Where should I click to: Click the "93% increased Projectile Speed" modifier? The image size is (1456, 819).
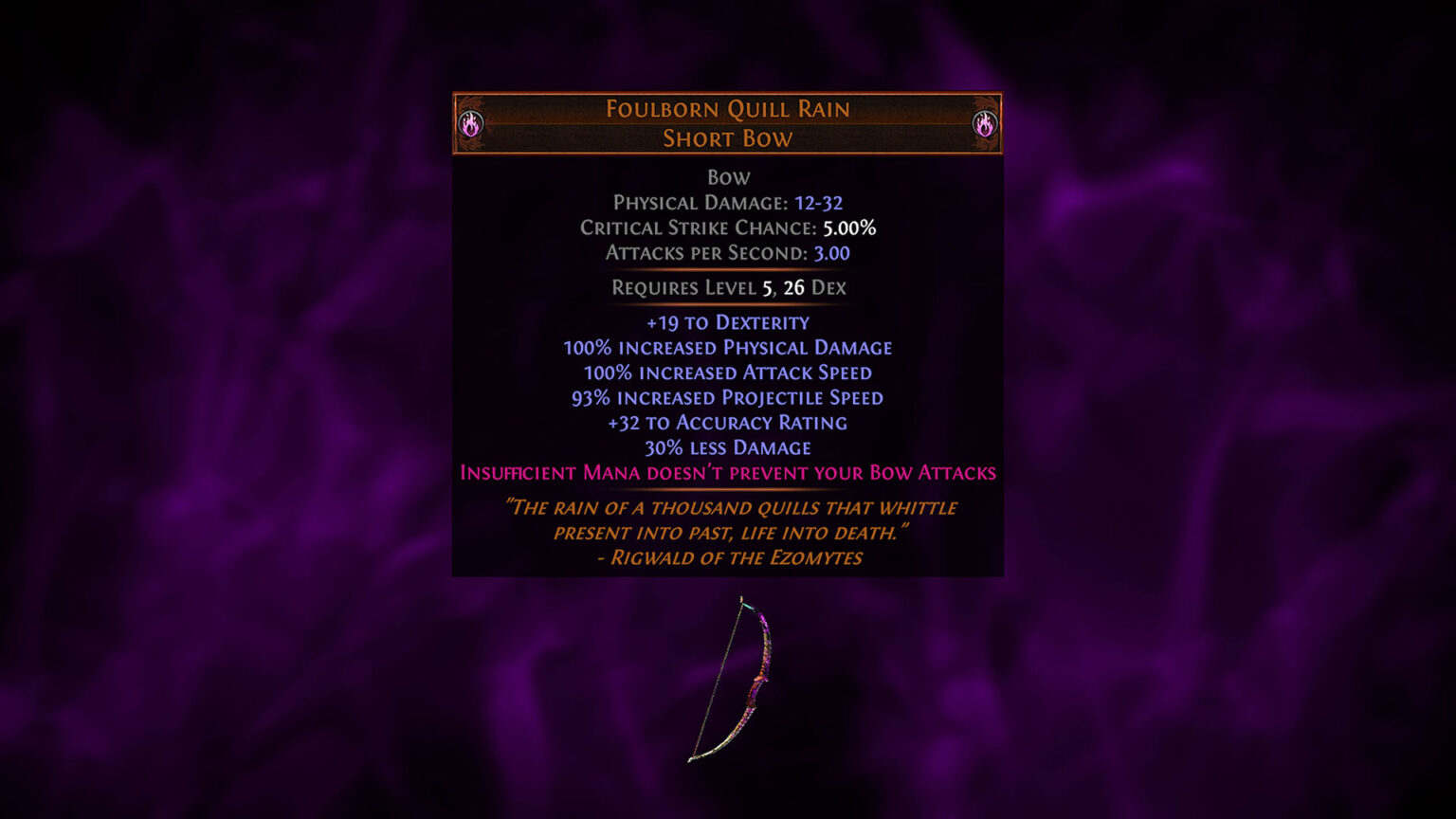click(728, 397)
